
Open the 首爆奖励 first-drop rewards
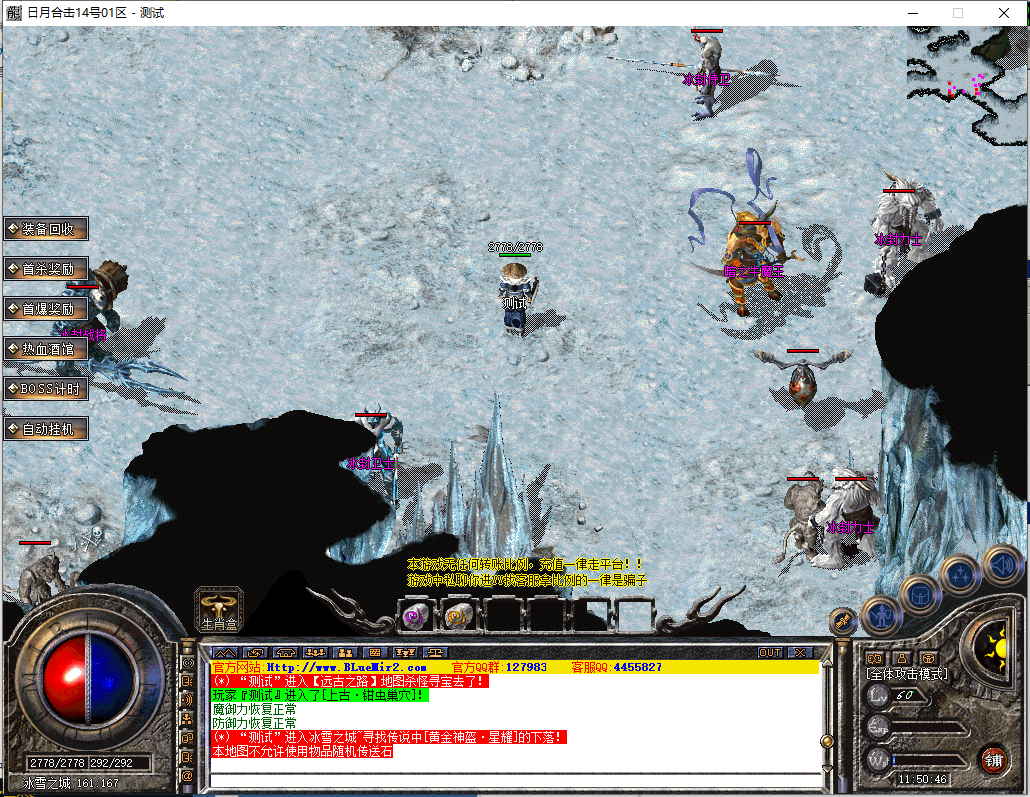coord(46,309)
